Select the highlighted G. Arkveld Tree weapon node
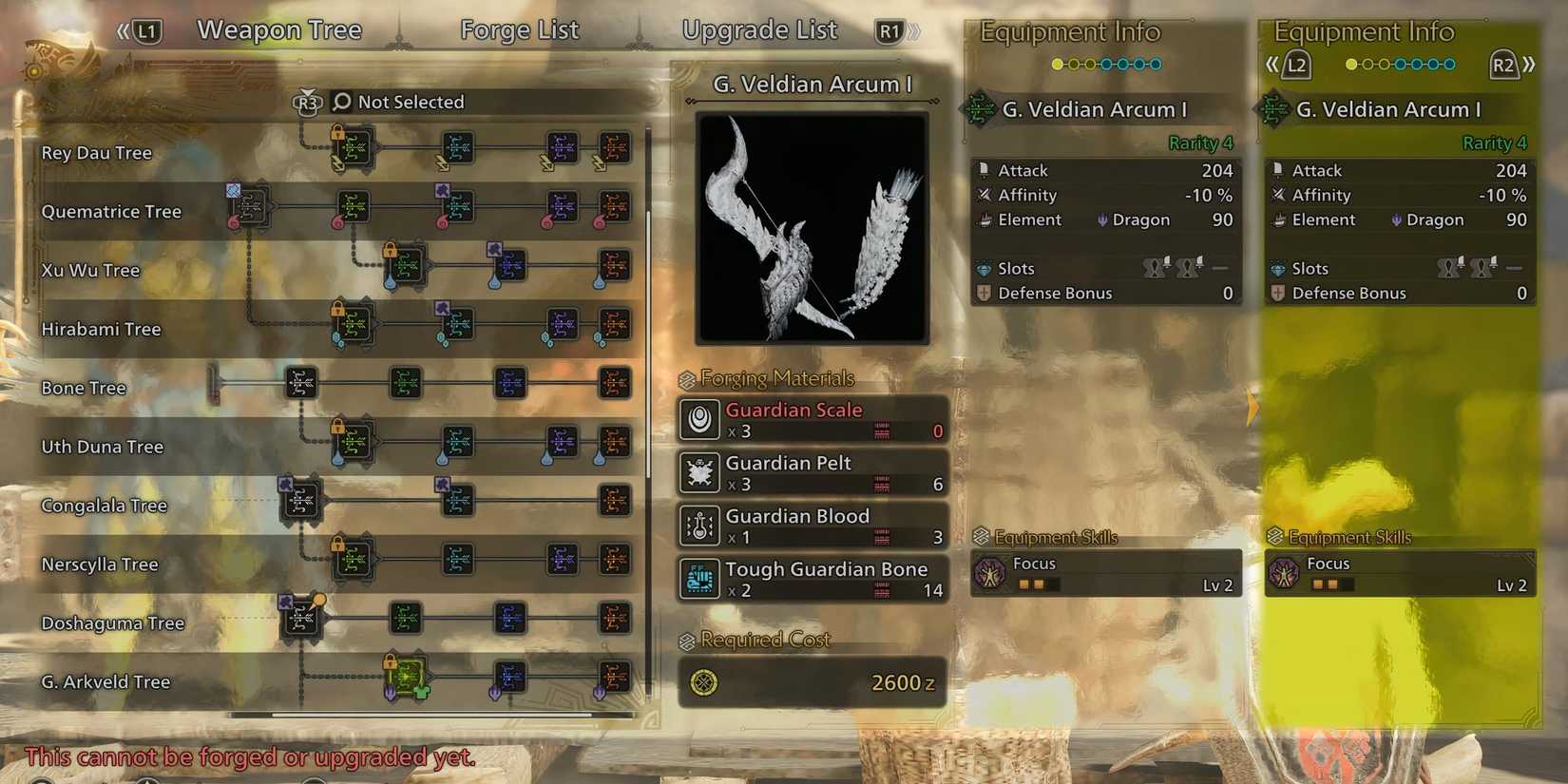The width and height of the screenshot is (1568, 784). pyautogui.click(x=407, y=676)
